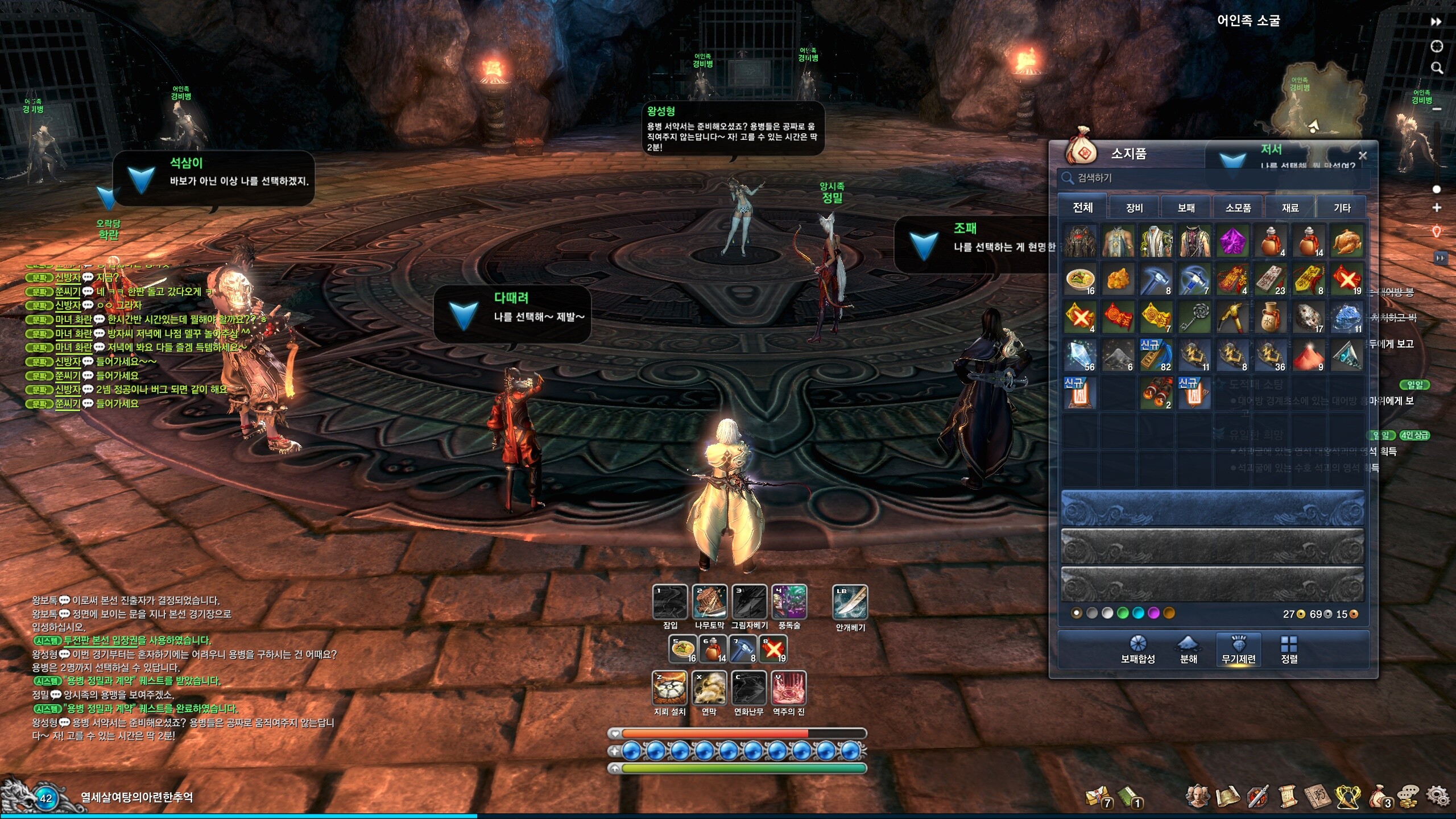Pick the roast chicken item slot
1456x819 pixels.
[x=1346, y=241]
